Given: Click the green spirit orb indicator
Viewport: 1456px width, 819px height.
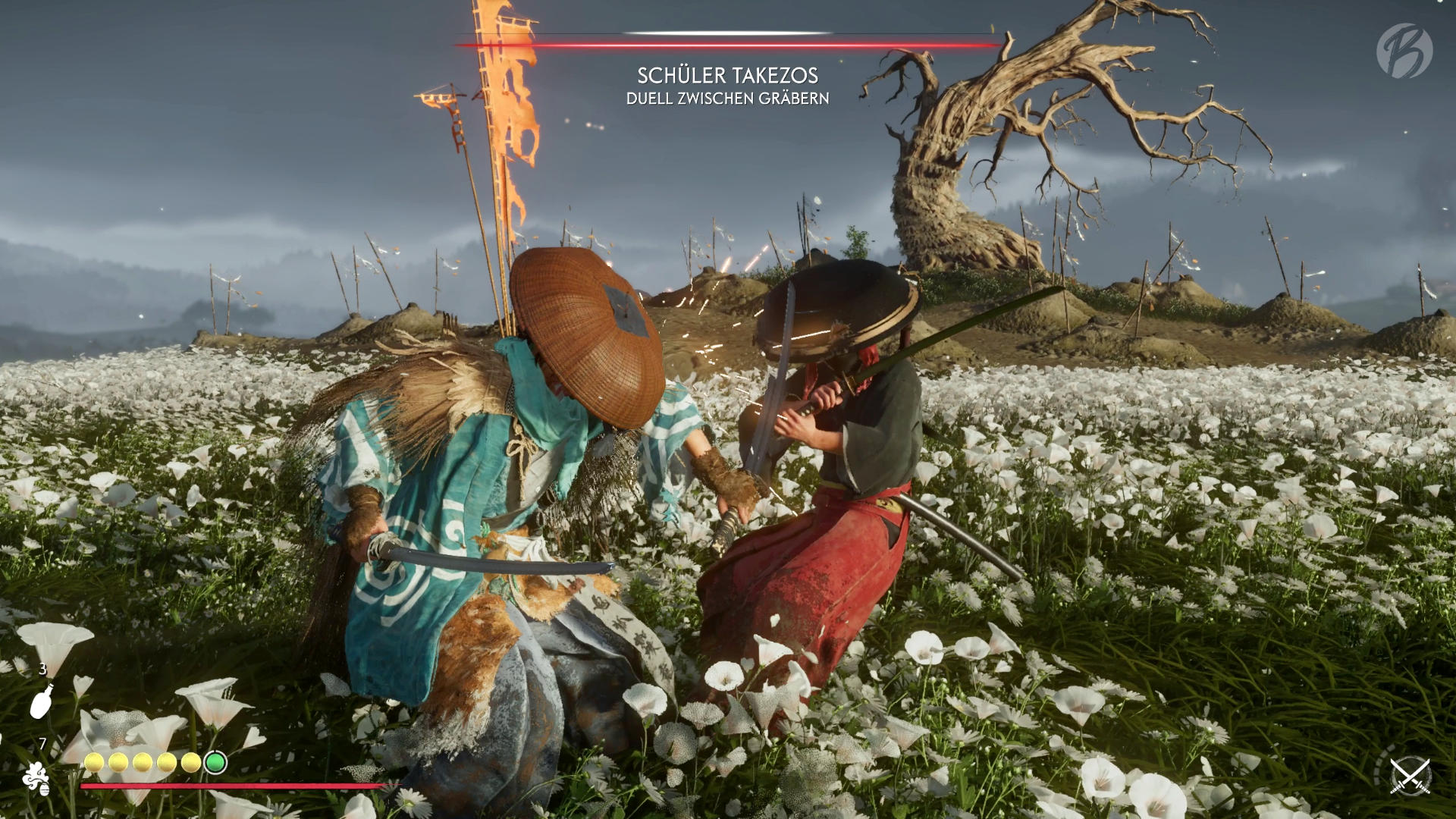Looking at the screenshot, I should click(215, 762).
